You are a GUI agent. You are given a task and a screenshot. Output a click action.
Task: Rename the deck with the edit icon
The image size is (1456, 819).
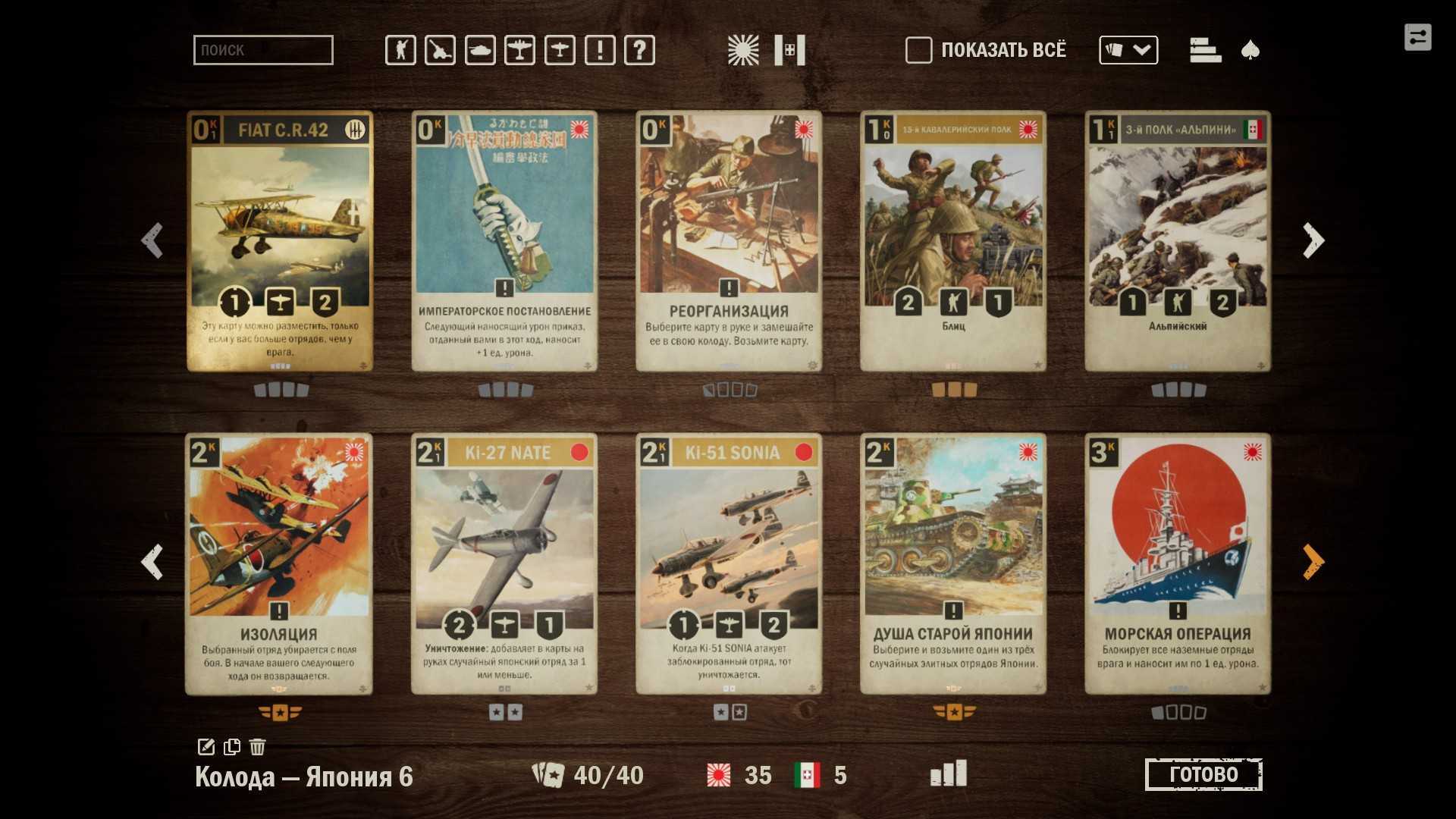tap(206, 747)
